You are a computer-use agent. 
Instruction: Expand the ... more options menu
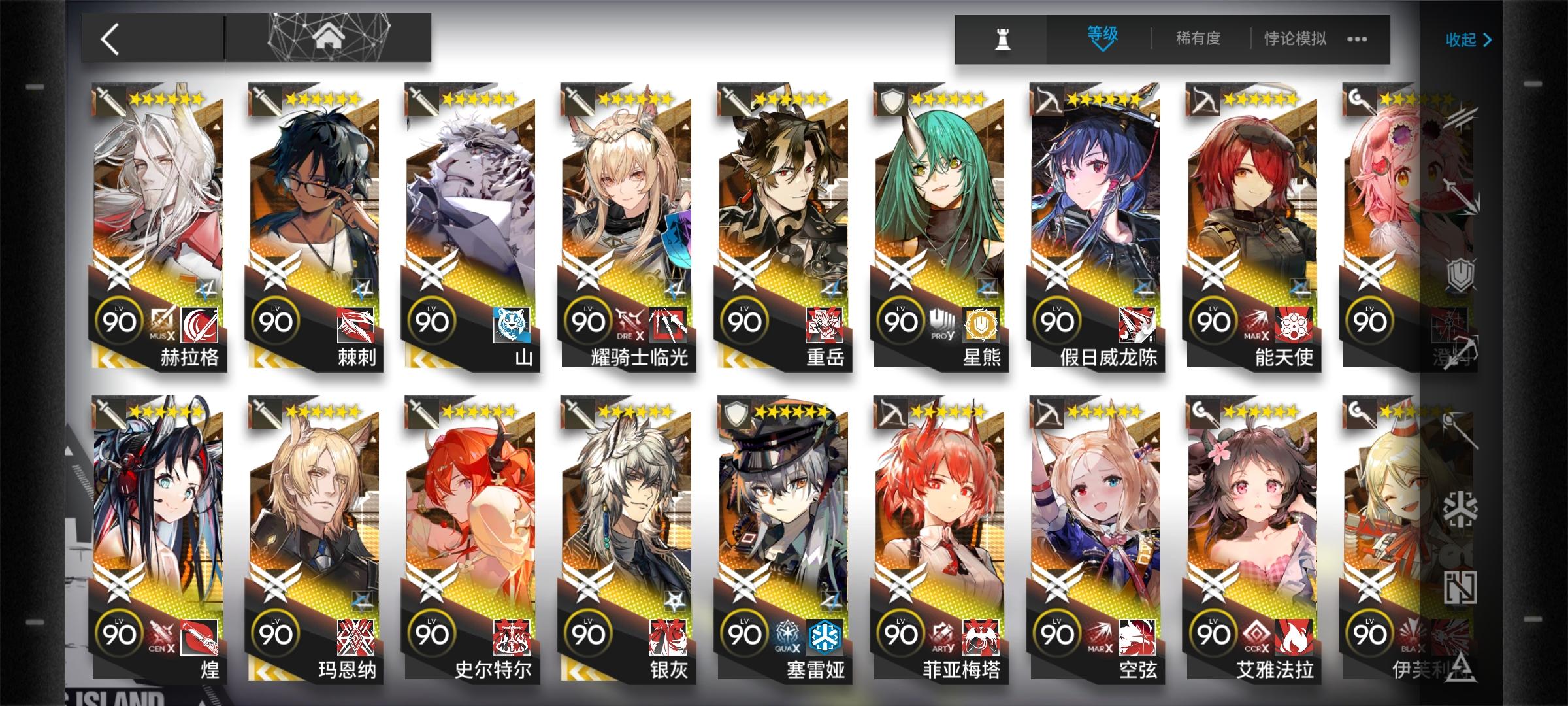pos(1356,39)
